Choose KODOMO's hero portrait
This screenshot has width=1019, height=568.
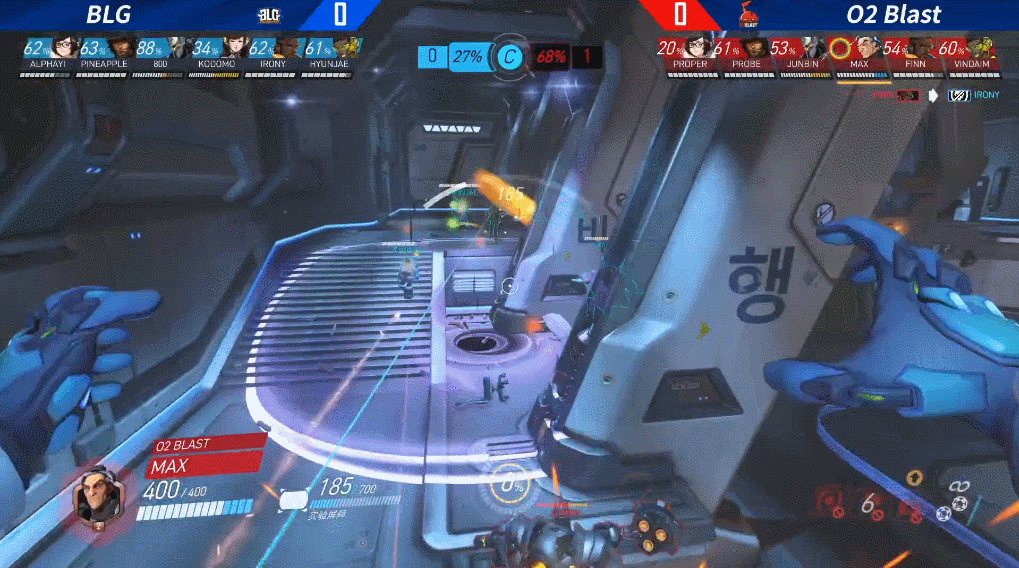234,47
